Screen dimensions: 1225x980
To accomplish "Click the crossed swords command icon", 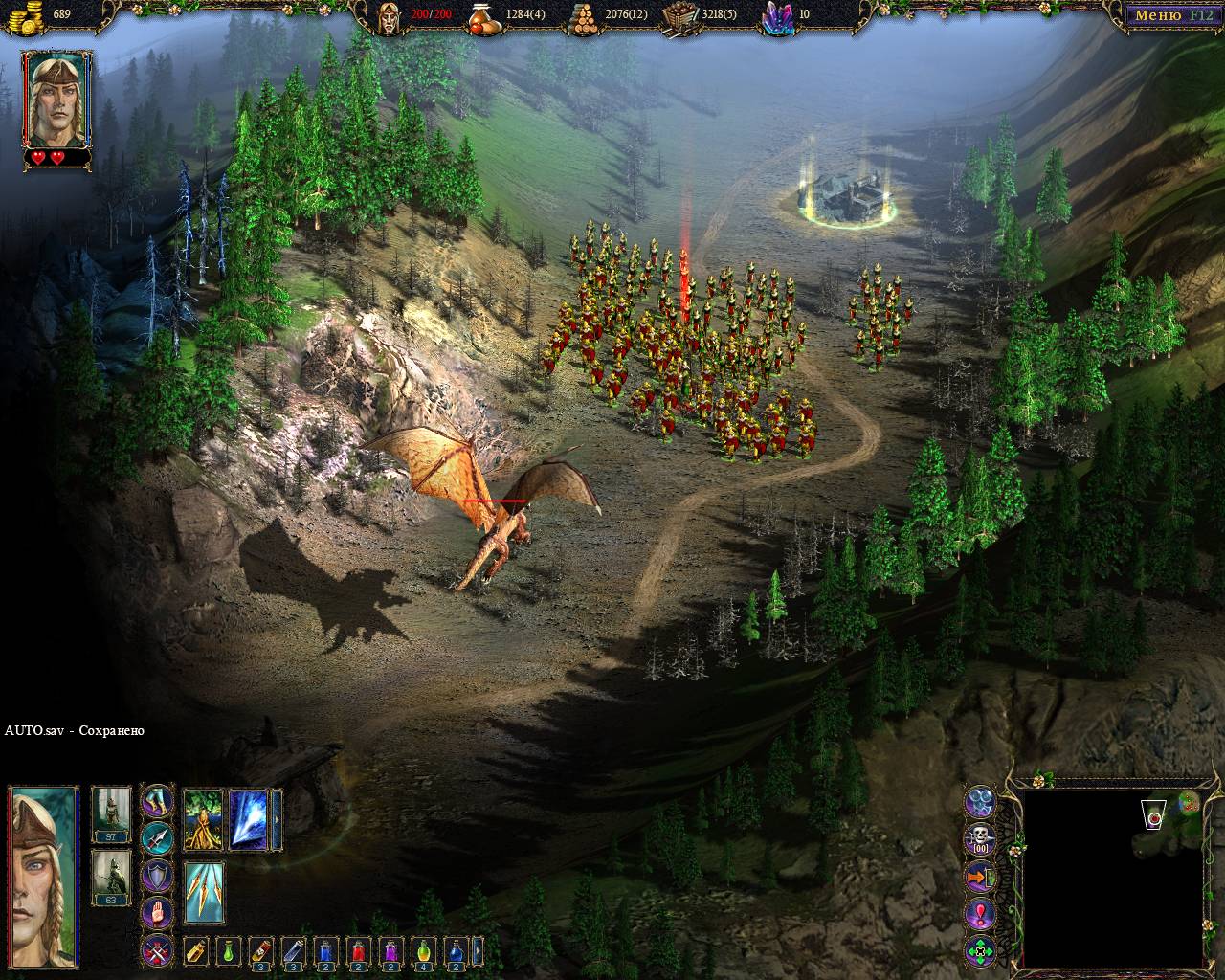I will point(157,950).
